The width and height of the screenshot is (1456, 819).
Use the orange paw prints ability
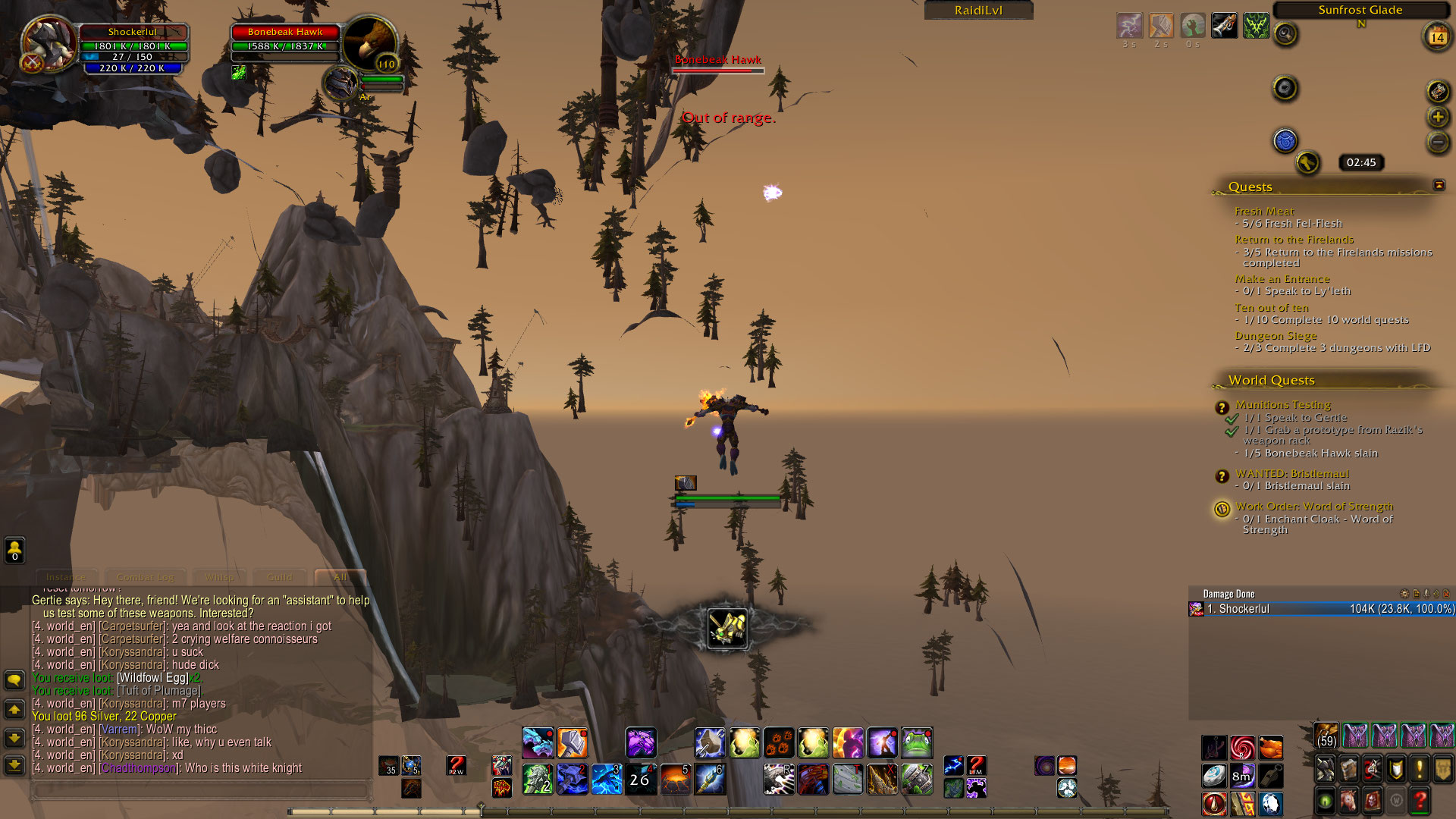(x=779, y=742)
